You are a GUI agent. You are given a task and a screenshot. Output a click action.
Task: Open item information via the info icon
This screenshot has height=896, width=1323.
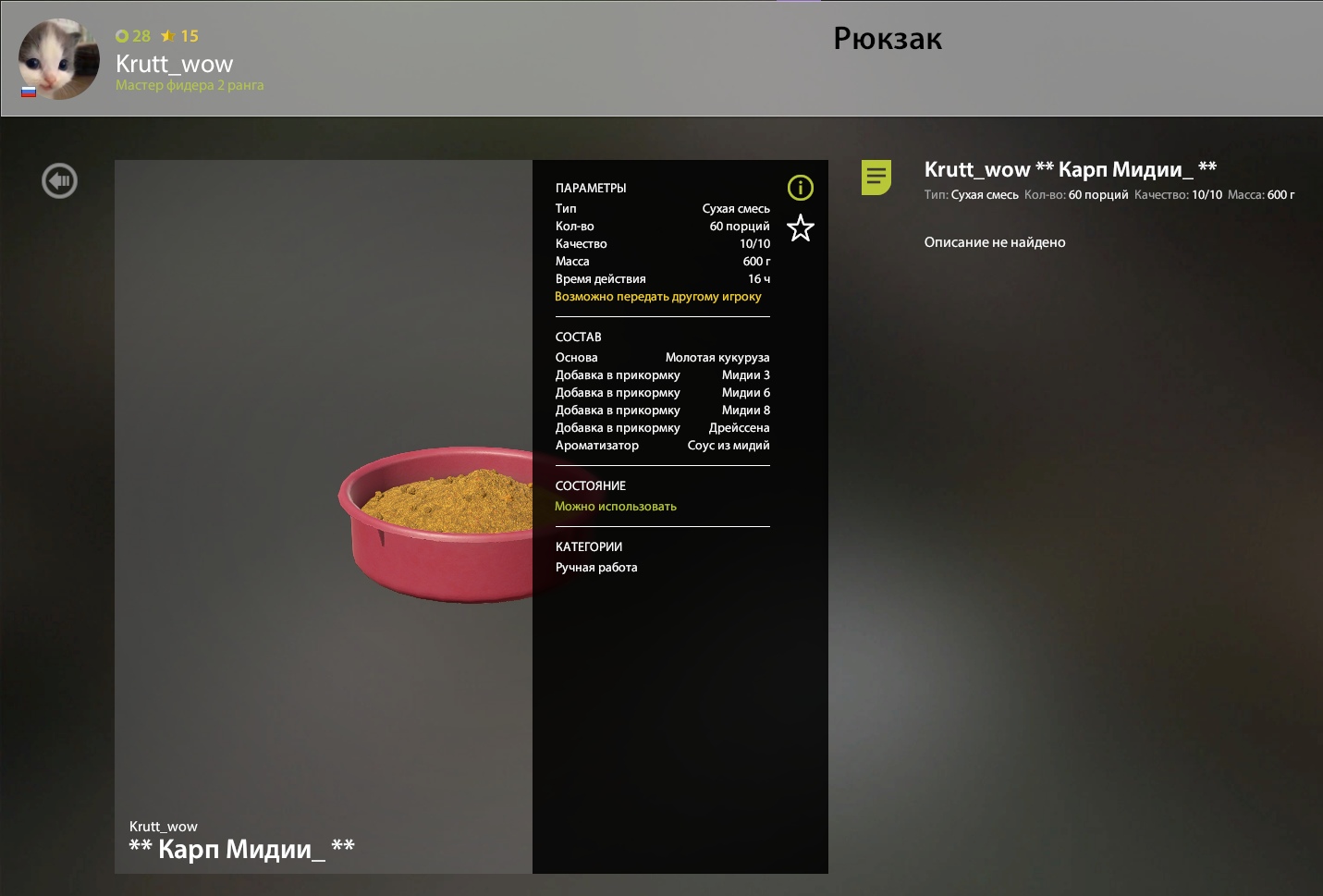point(801,188)
